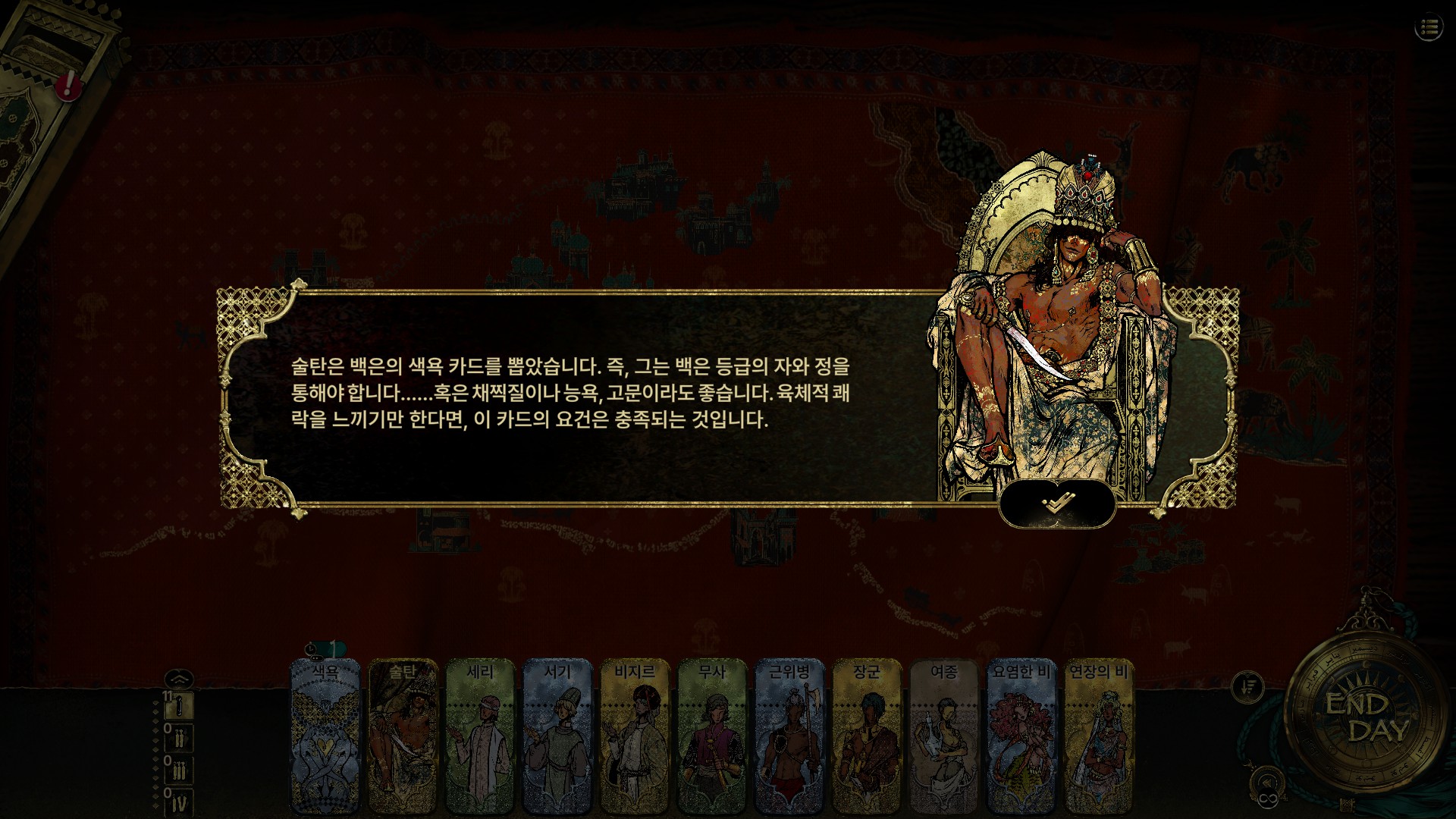Viewport: 1456px width, 819px height.
Task: Collapse the resource panel with the chevron
Action: 180,681
